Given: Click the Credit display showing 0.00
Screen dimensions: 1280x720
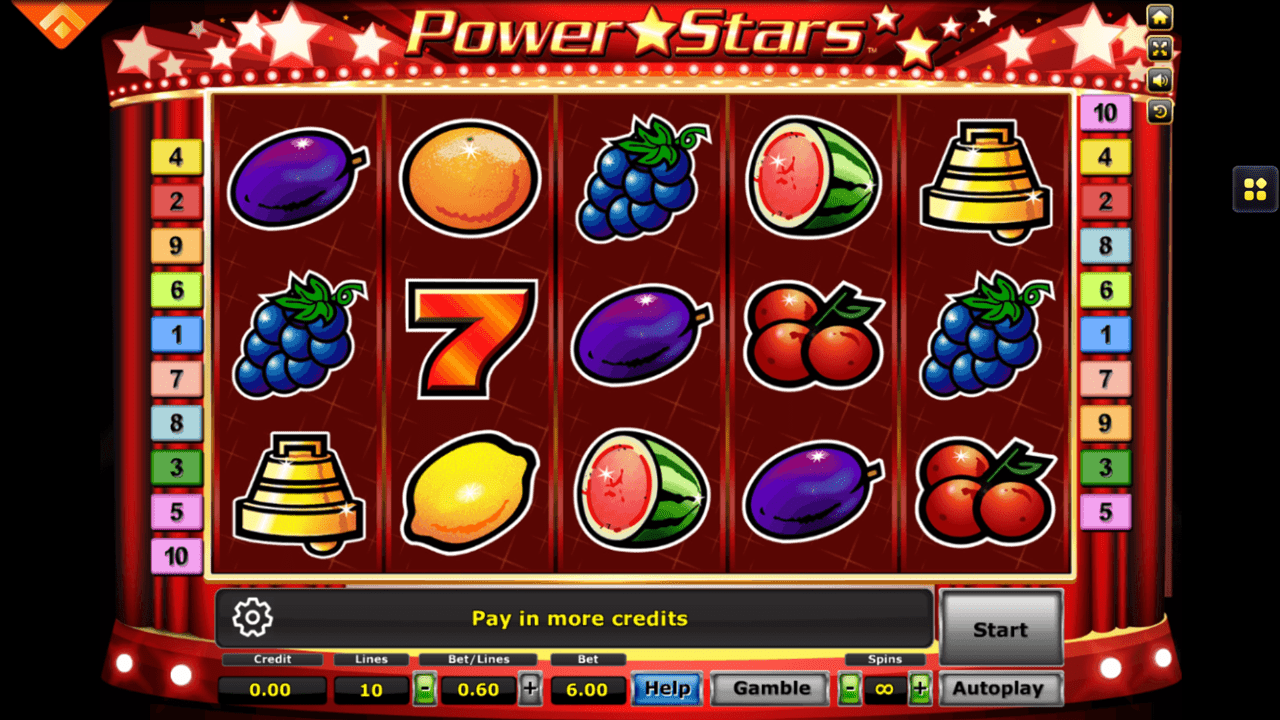Looking at the screenshot, I should point(272,689).
